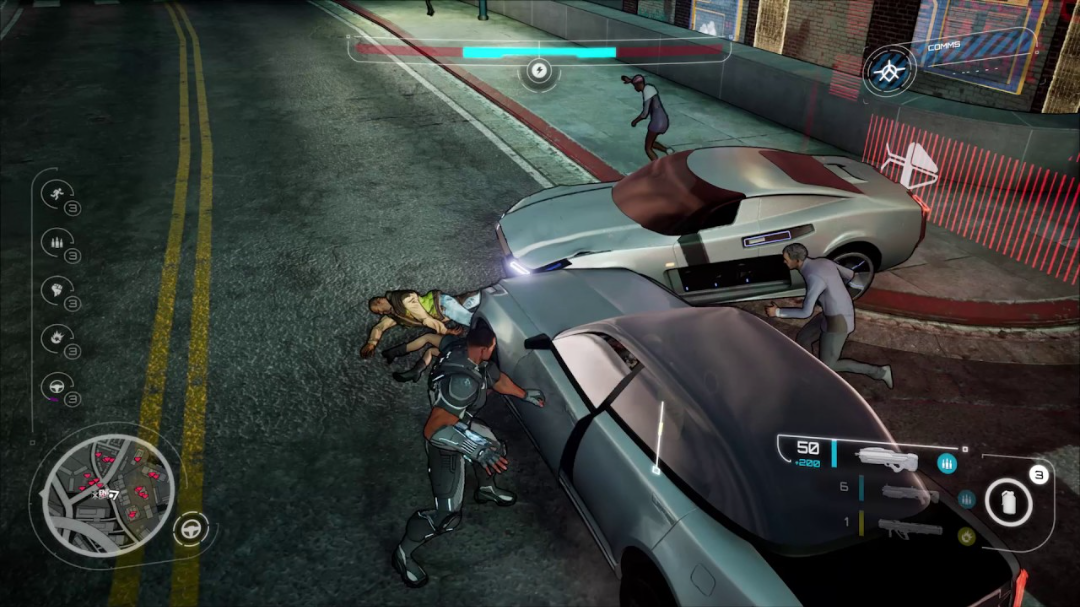This screenshot has width=1080, height=607.
Task: Click the firearms bullets skill icon
Action: [x=56, y=241]
